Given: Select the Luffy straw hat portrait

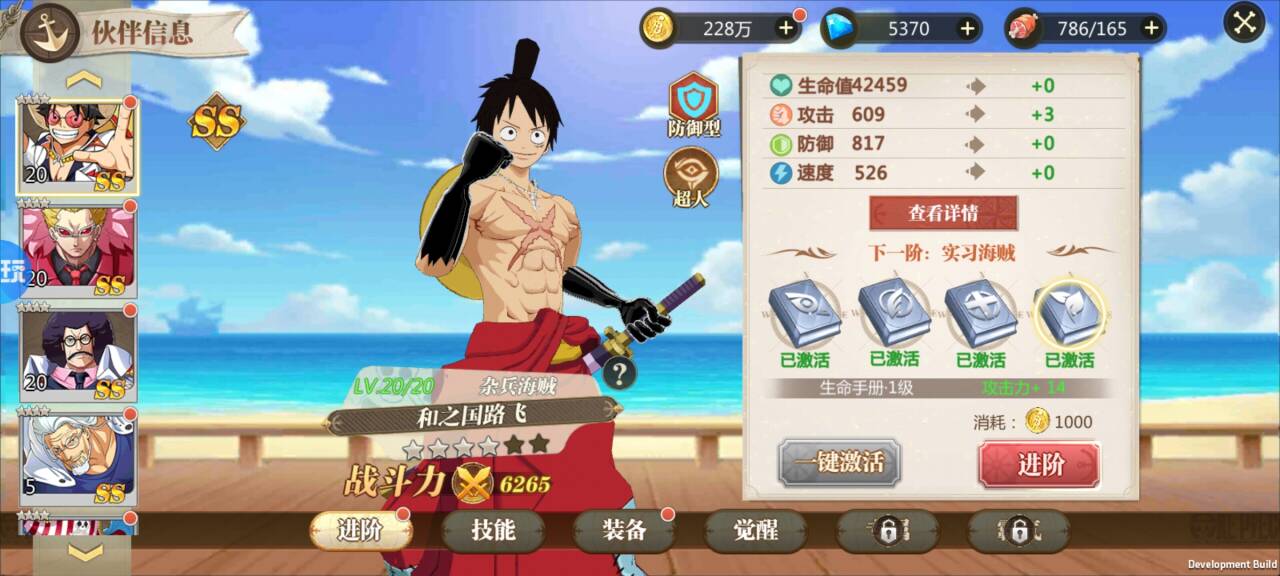Looking at the screenshot, I should [x=78, y=146].
